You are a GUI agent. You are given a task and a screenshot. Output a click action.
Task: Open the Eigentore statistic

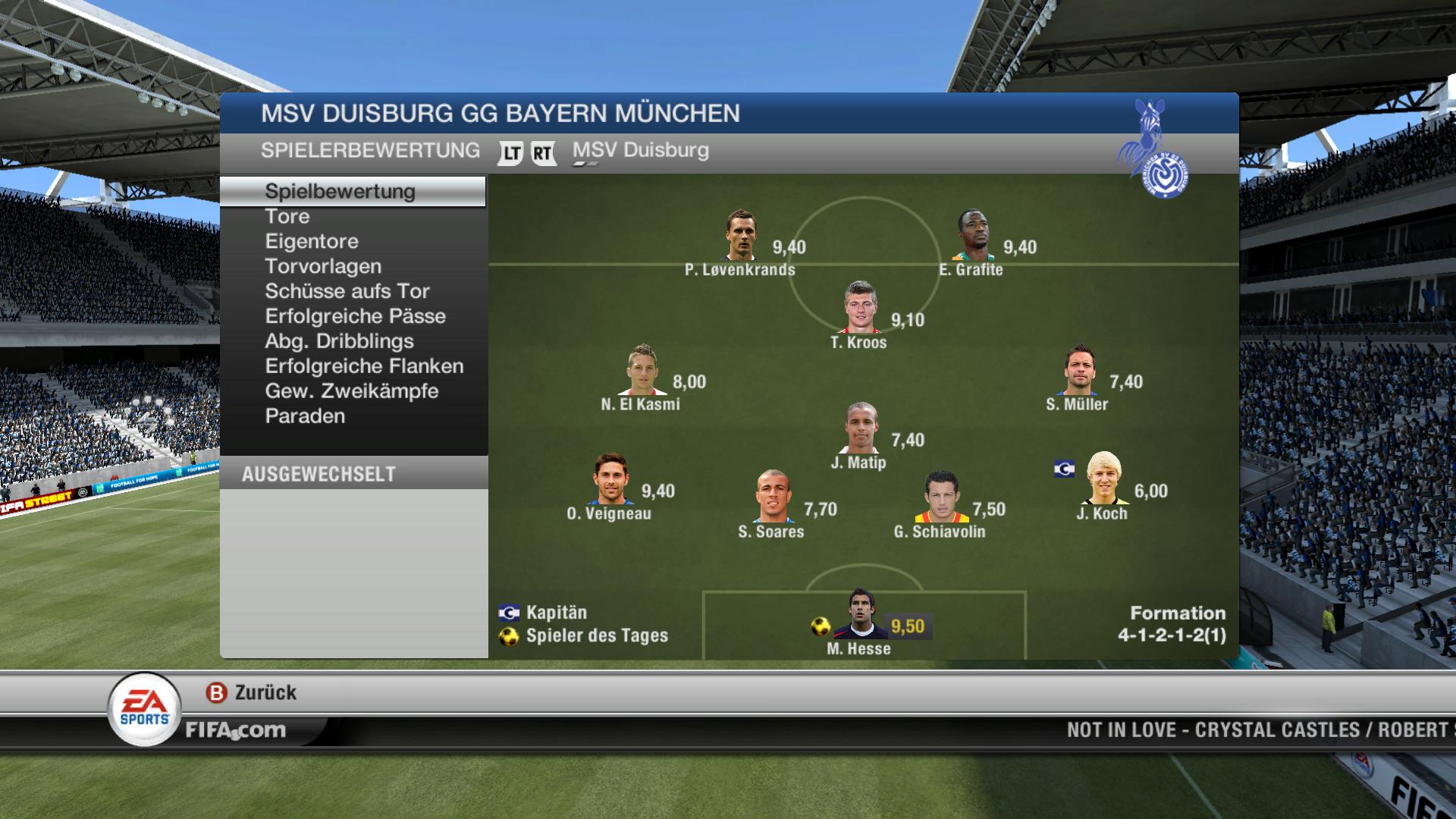click(312, 242)
